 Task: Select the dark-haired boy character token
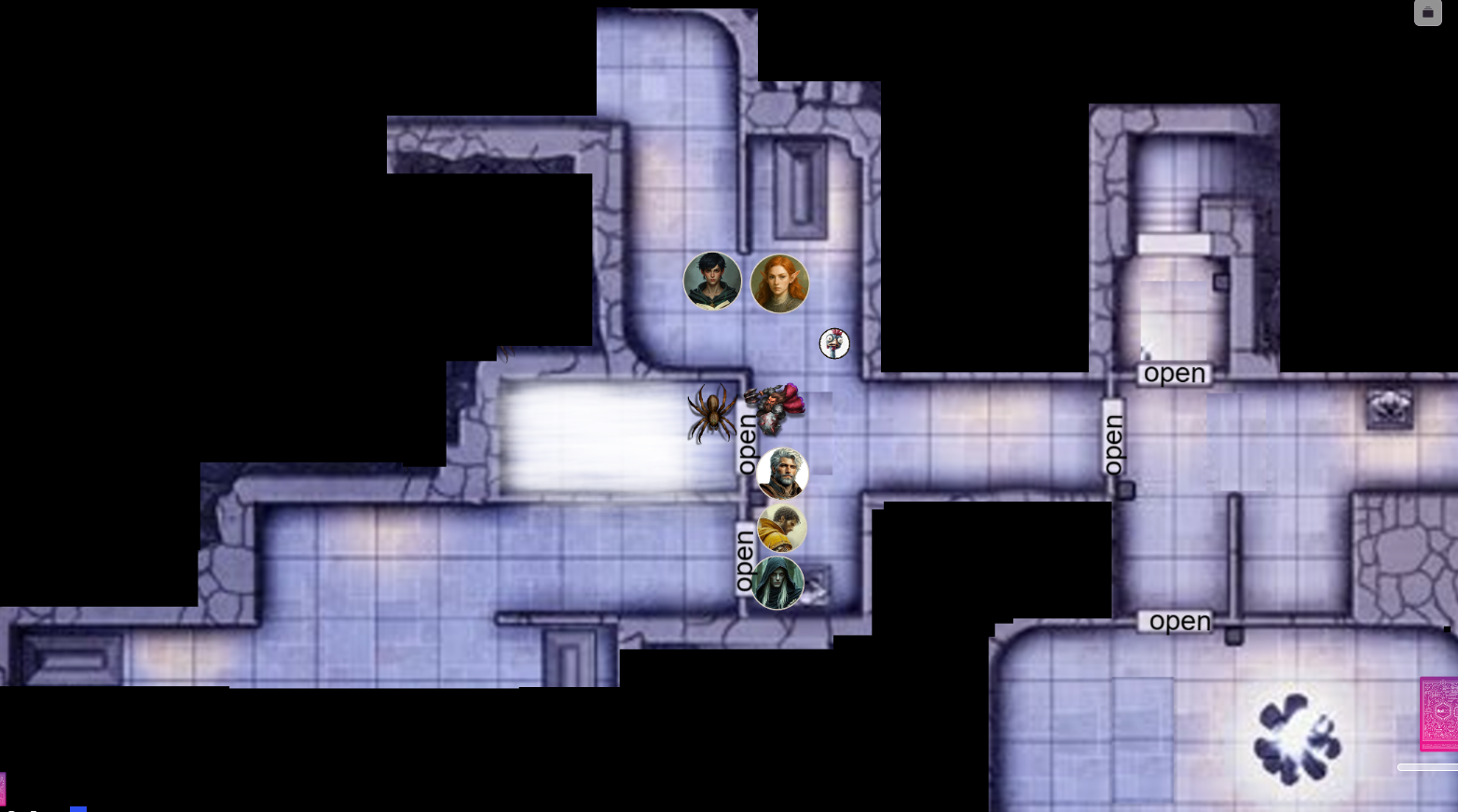pos(712,282)
